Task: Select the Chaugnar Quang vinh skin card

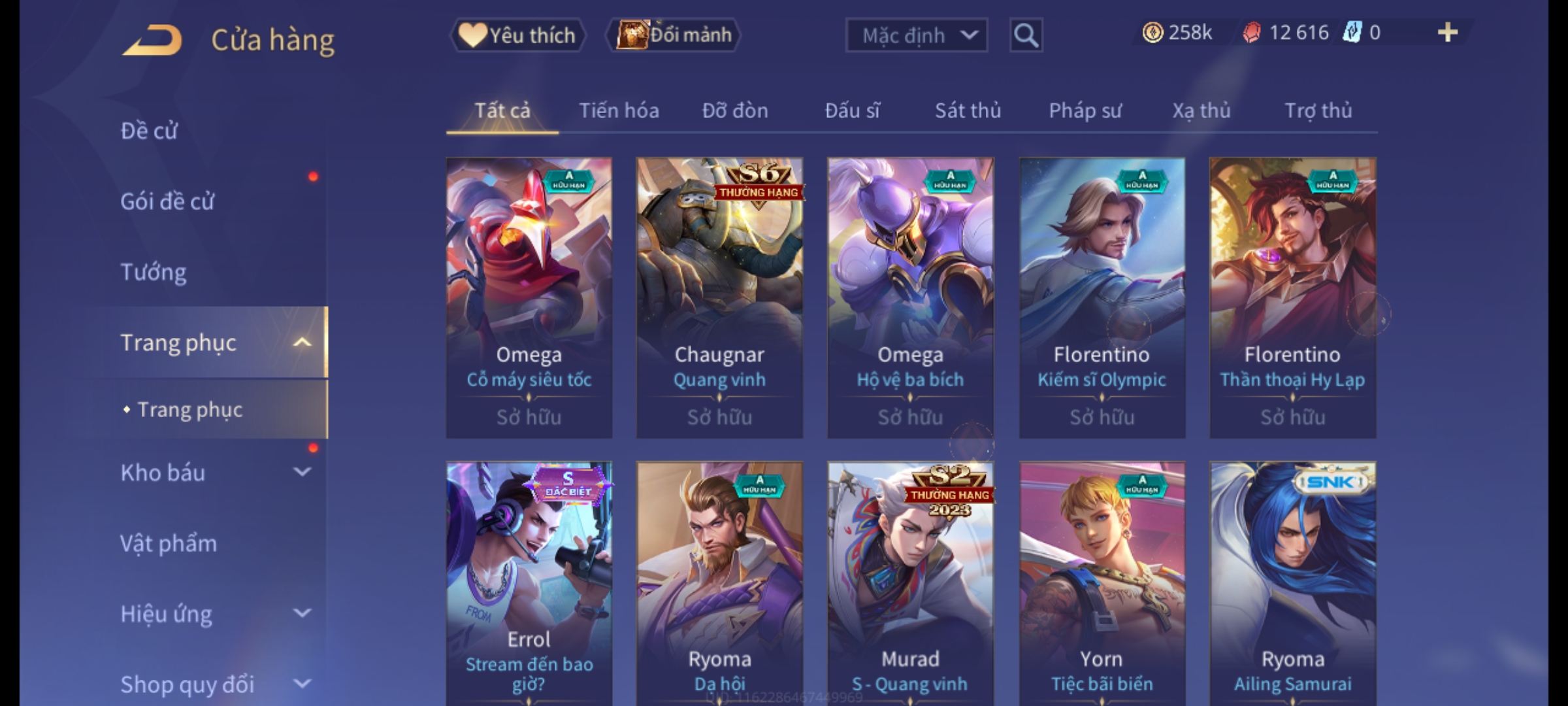Action: click(719, 297)
